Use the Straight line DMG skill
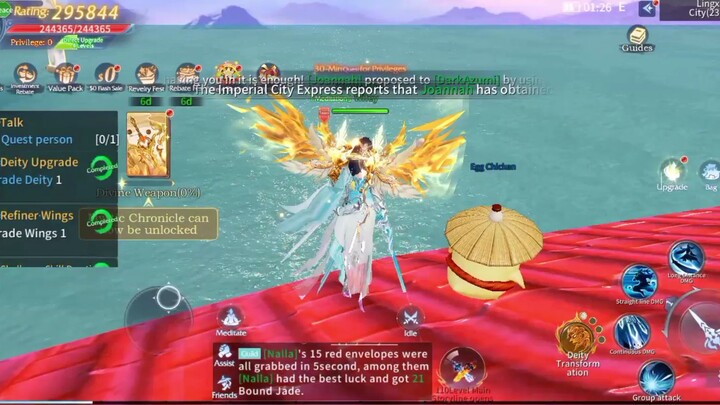The height and width of the screenshot is (405, 720). tap(638, 281)
